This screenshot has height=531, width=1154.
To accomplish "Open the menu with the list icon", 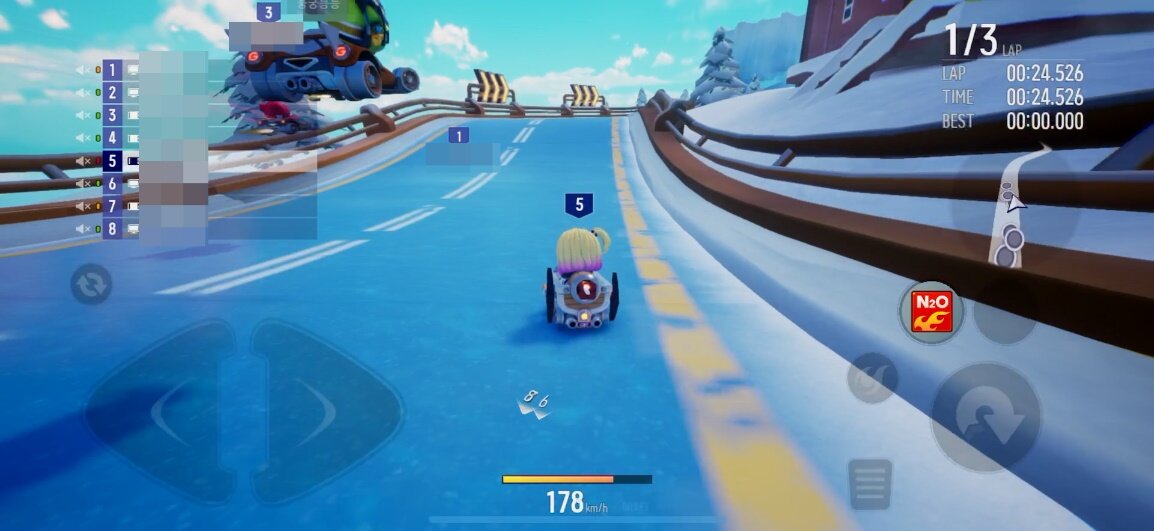I will coord(870,484).
